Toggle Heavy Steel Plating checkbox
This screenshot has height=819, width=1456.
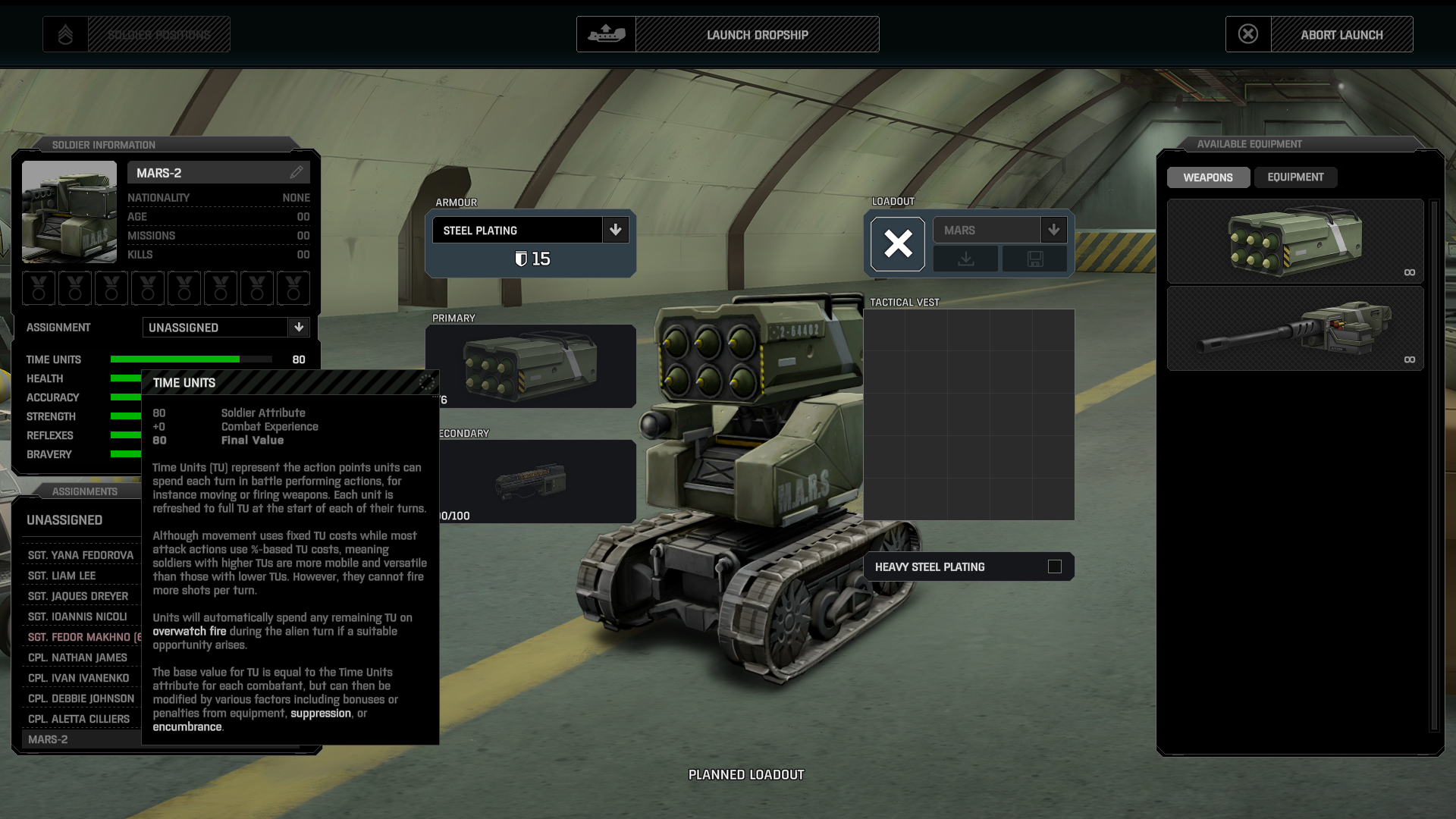[x=1054, y=566]
